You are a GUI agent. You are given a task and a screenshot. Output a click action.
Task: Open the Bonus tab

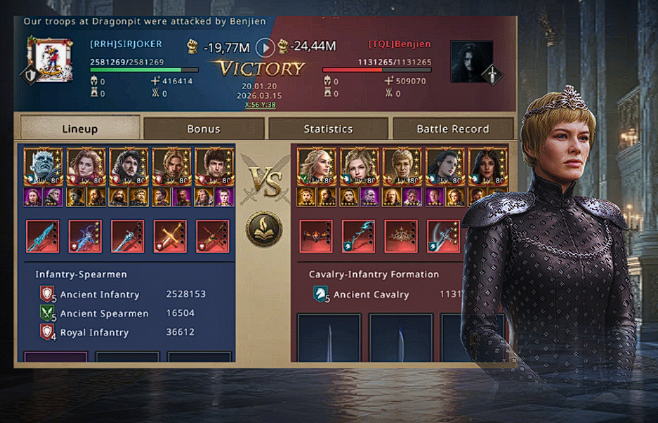click(x=203, y=128)
